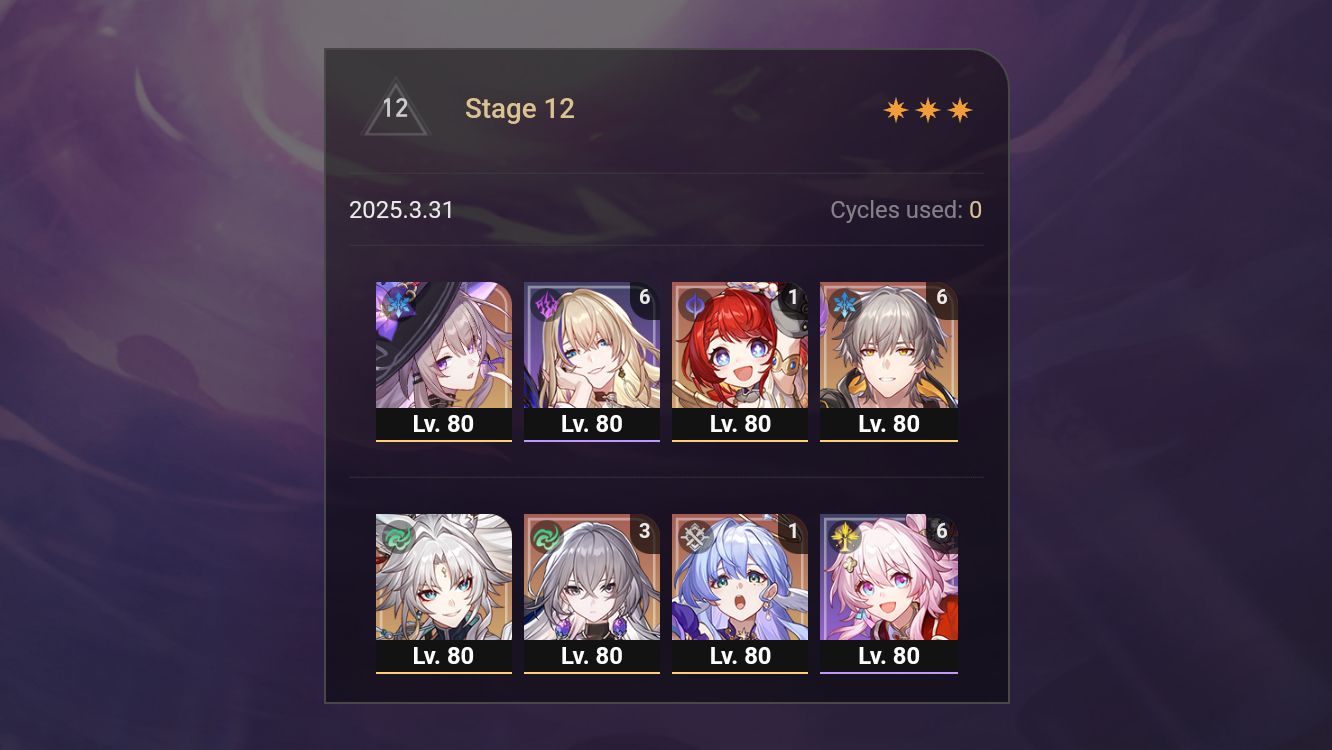Click the middle star of the rating

(928, 108)
